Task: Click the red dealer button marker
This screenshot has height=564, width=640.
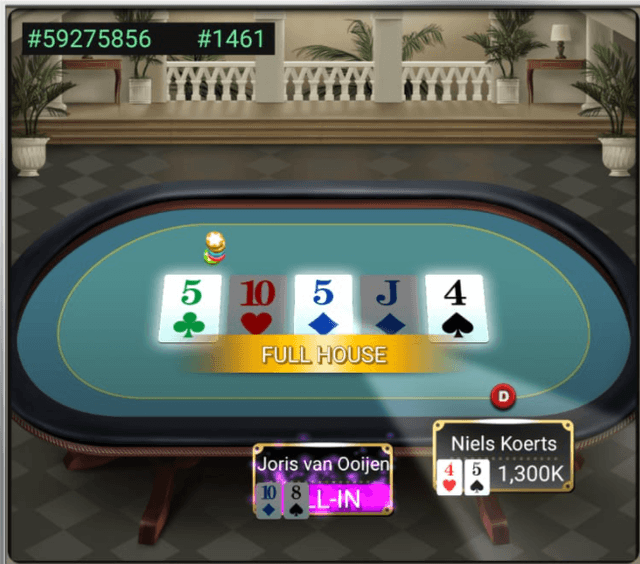Action: click(502, 397)
